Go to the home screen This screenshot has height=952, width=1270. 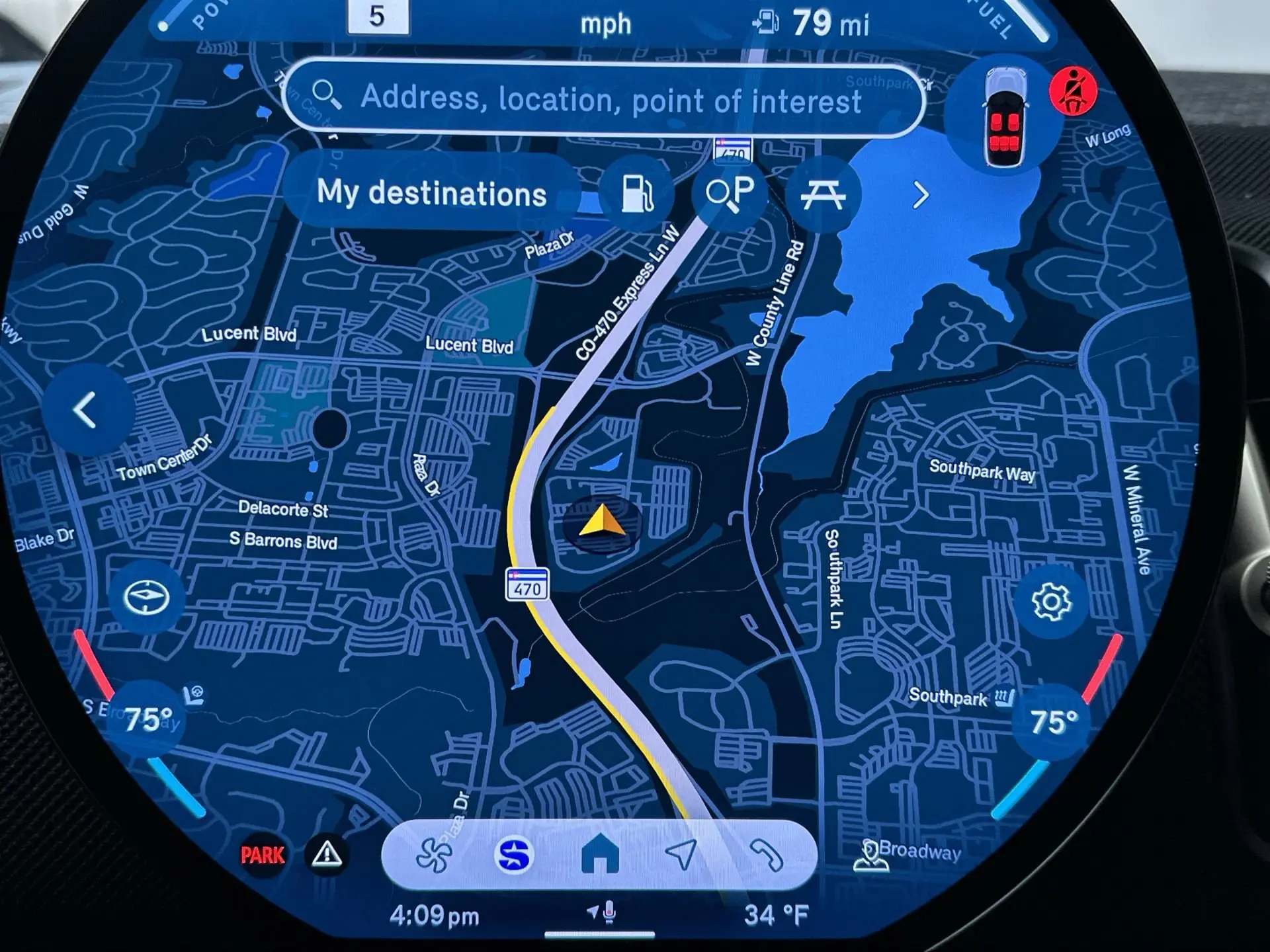599,854
